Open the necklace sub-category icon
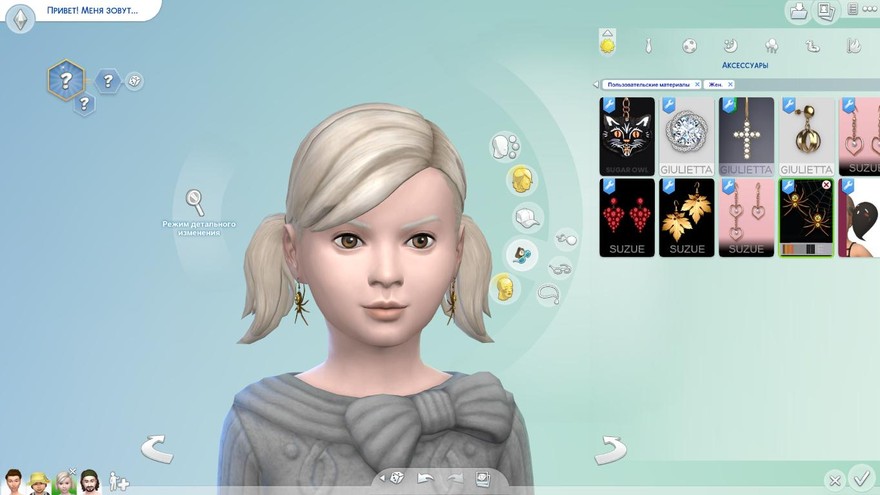The height and width of the screenshot is (495, 880). 548,293
